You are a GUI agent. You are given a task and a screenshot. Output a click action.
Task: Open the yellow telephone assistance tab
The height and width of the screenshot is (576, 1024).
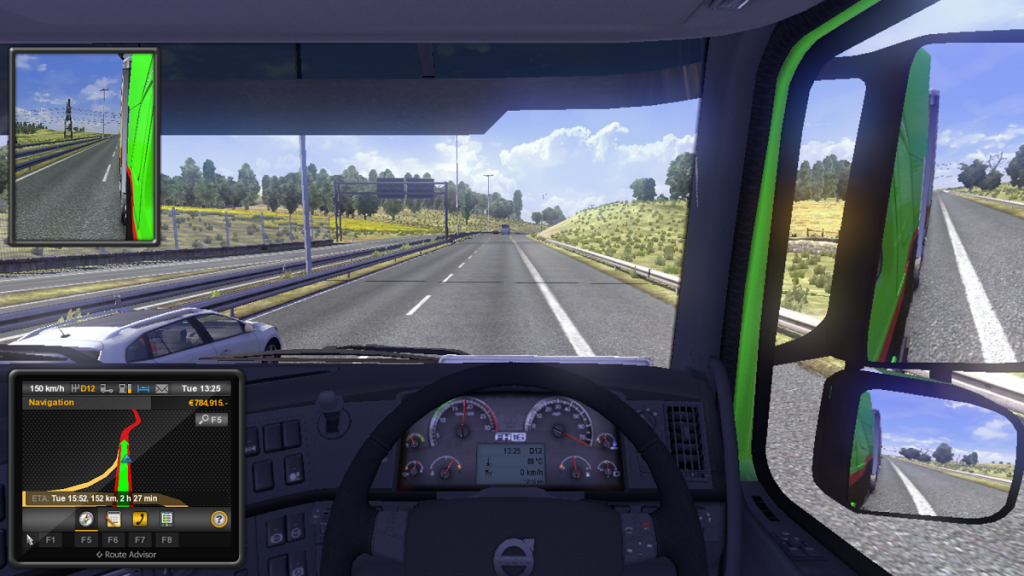pos(140,519)
